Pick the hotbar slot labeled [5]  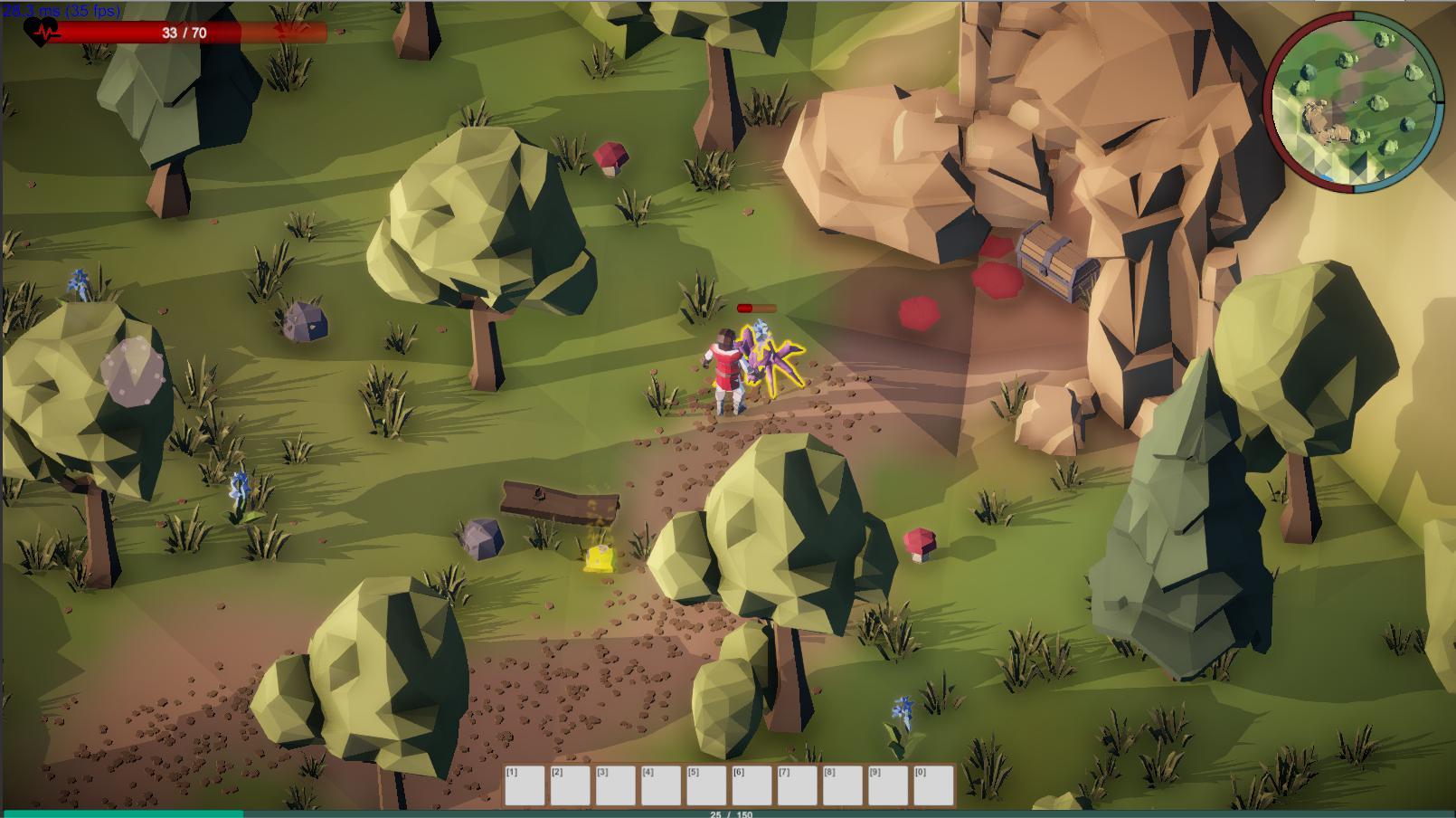tap(706, 785)
